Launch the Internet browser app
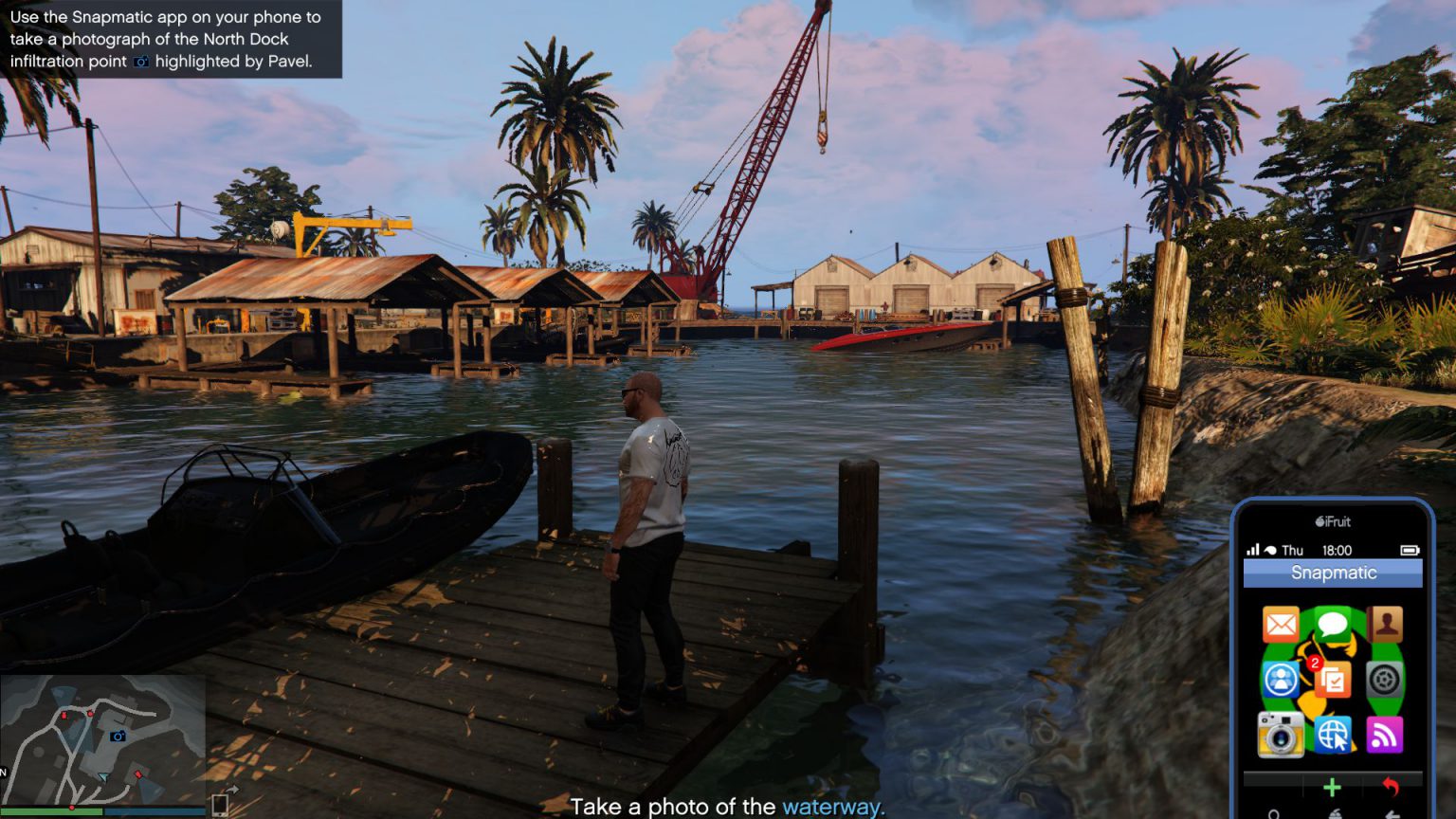The image size is (1456, 819). [x=1331, y=734]
